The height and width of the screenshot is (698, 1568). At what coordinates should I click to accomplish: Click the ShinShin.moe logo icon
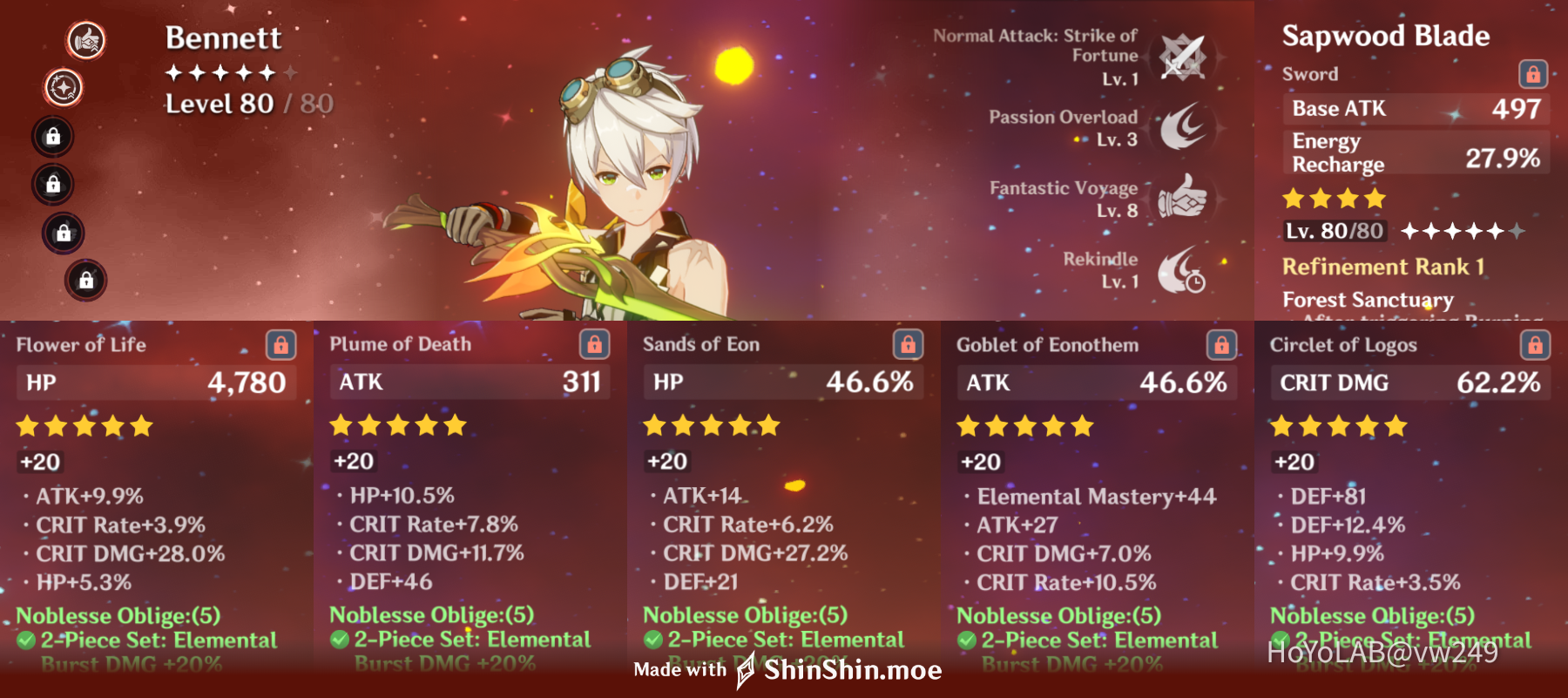(x=745, y=670)
